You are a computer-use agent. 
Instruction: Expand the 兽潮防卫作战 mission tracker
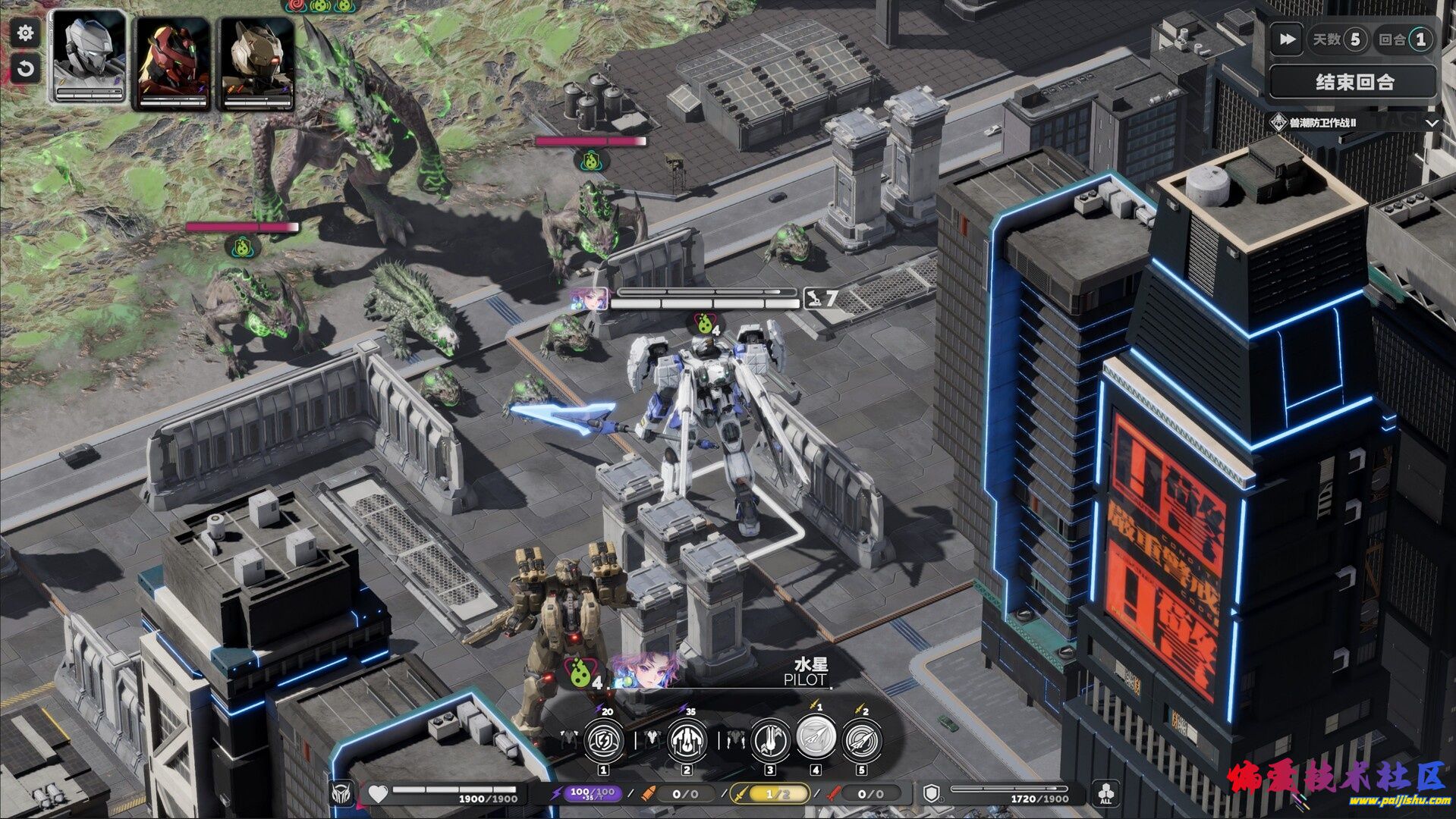pos(1432,123)
